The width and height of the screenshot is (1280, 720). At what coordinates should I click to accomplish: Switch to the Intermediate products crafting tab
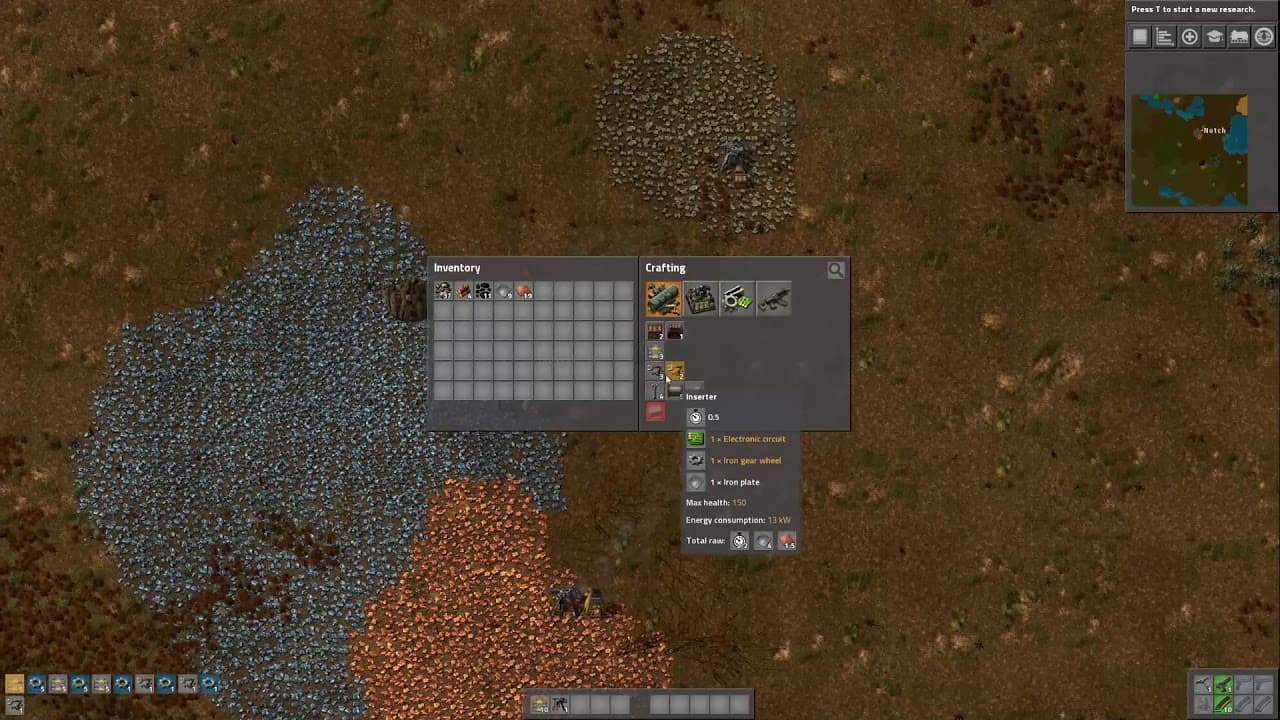tap(737, 298)
